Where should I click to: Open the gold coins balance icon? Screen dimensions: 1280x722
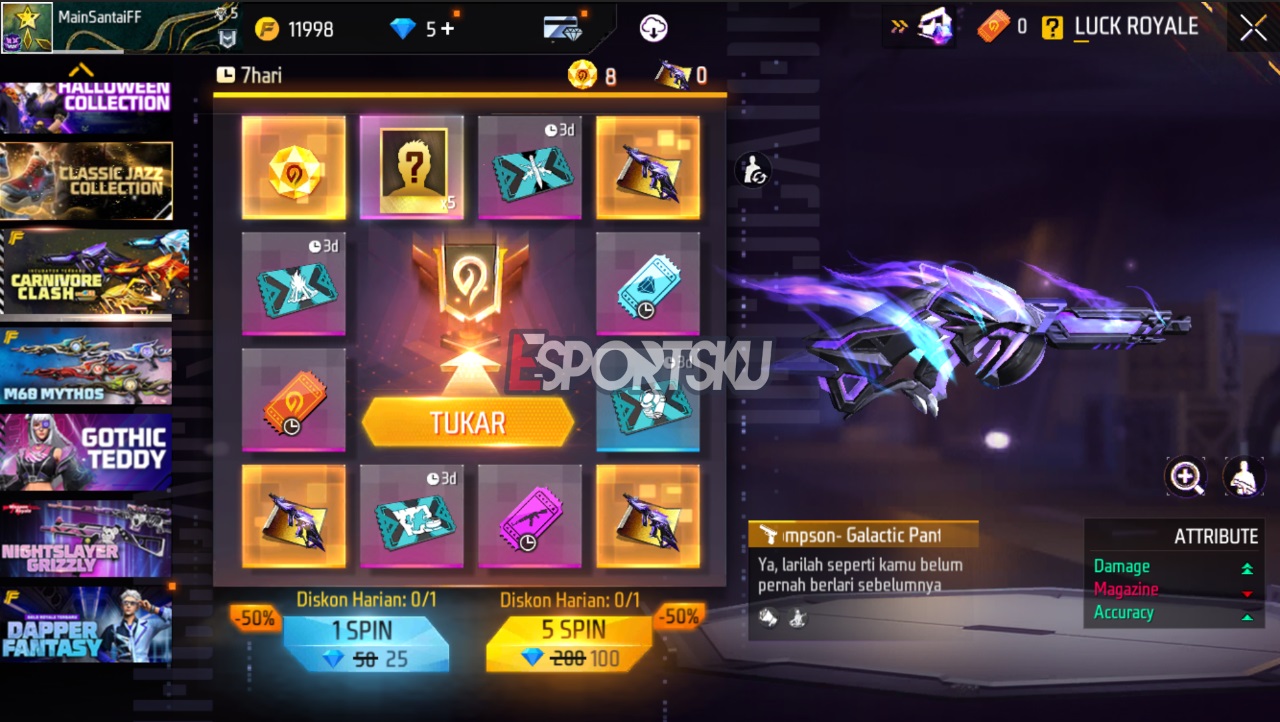[266, 28]
